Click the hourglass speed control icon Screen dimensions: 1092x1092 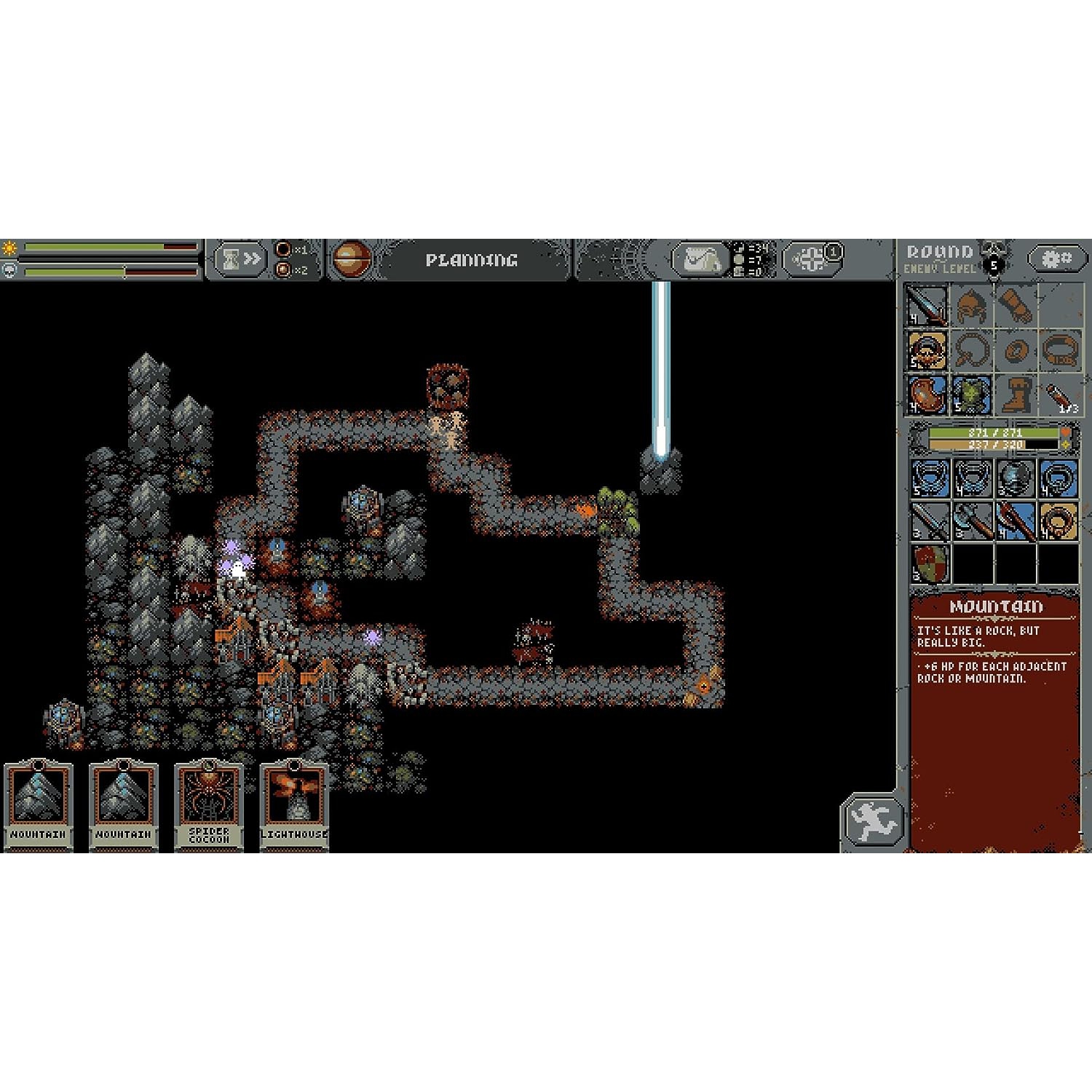point(231,259)
